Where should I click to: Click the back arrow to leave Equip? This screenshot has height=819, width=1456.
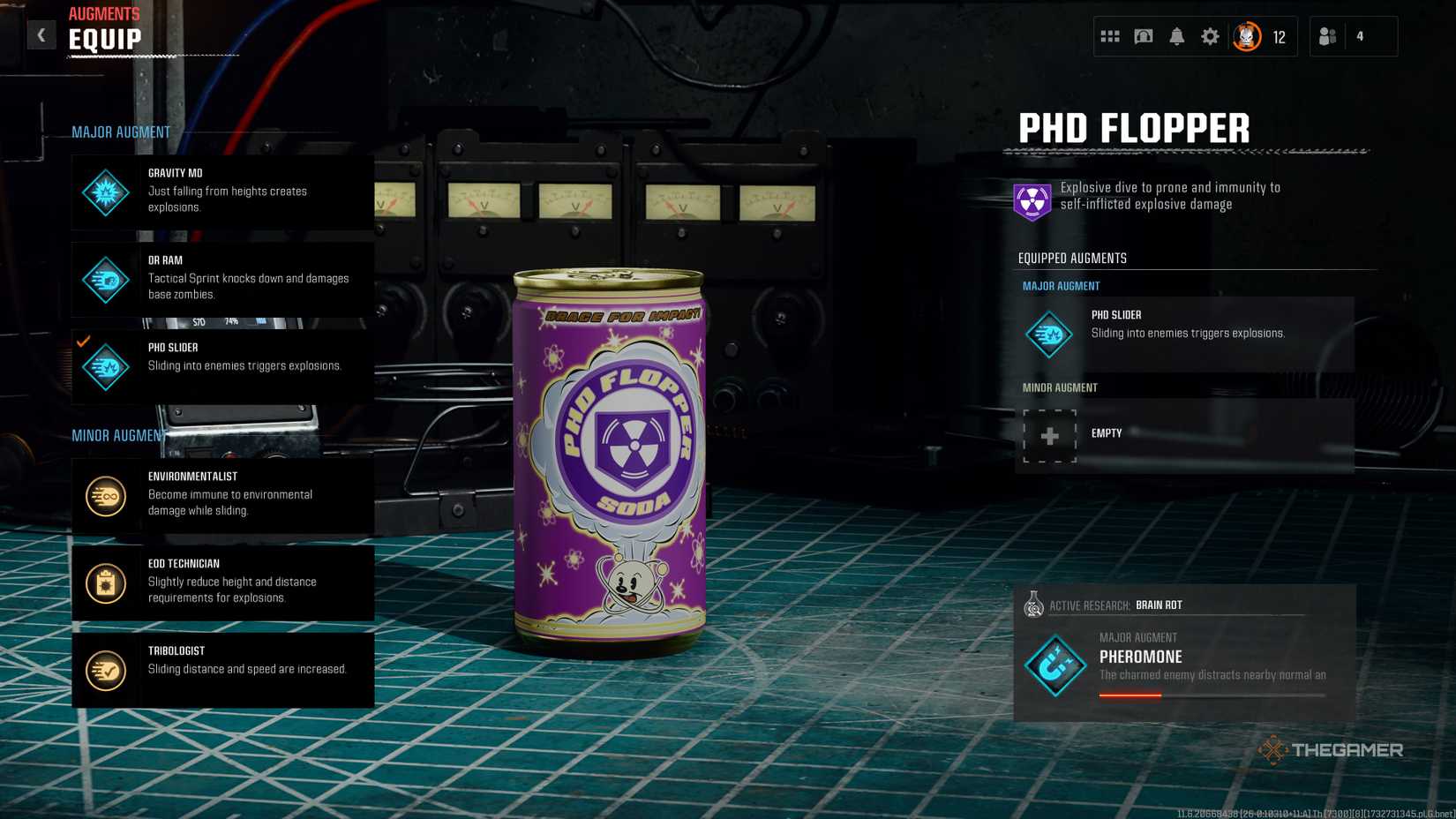[x=41, y=34]
